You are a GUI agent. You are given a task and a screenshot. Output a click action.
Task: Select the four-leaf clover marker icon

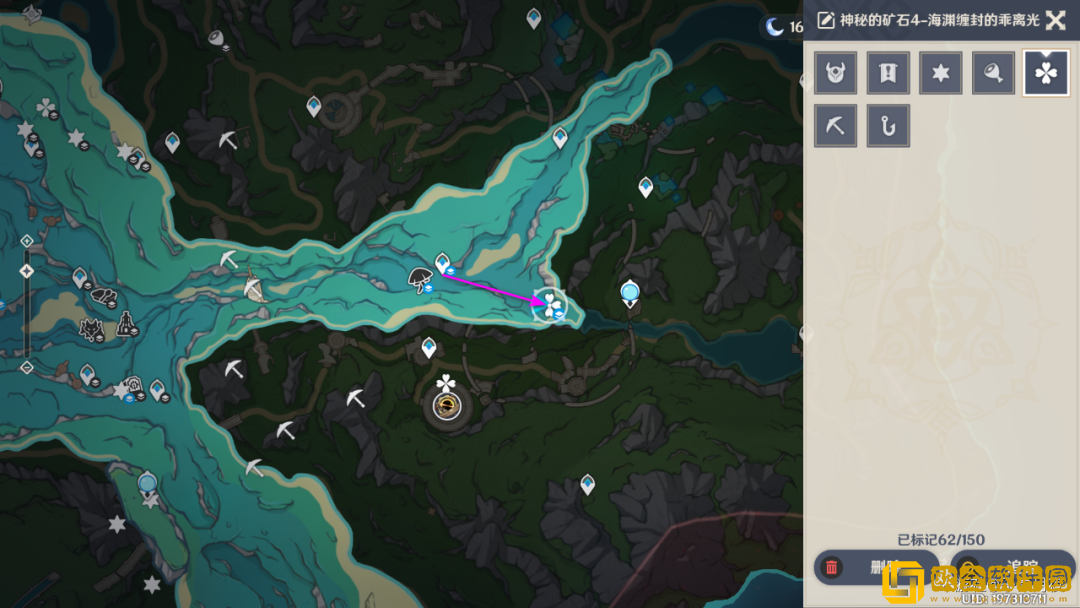point(1046,73)
